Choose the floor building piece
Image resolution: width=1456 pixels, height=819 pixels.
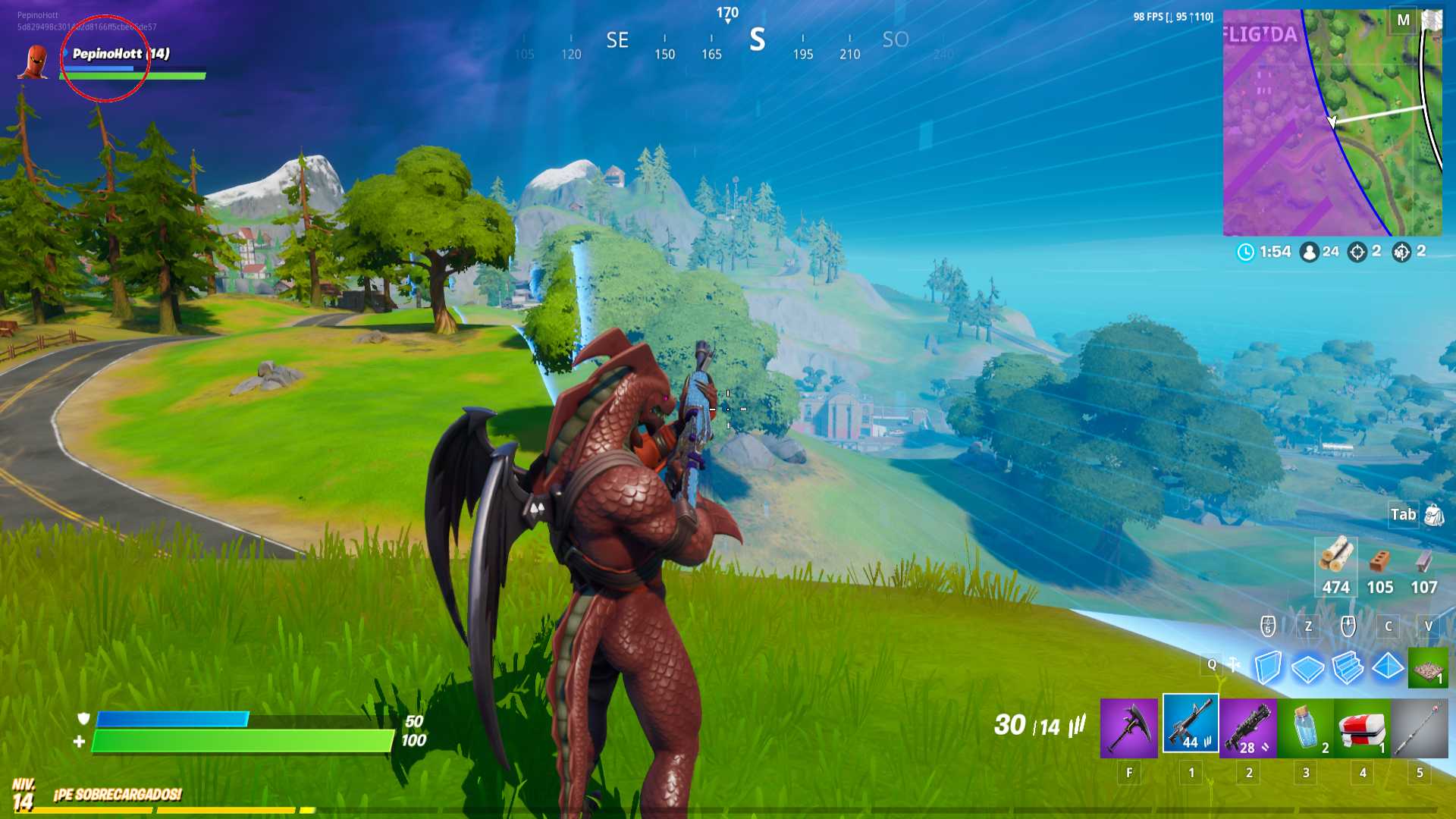pos(1308,668)
